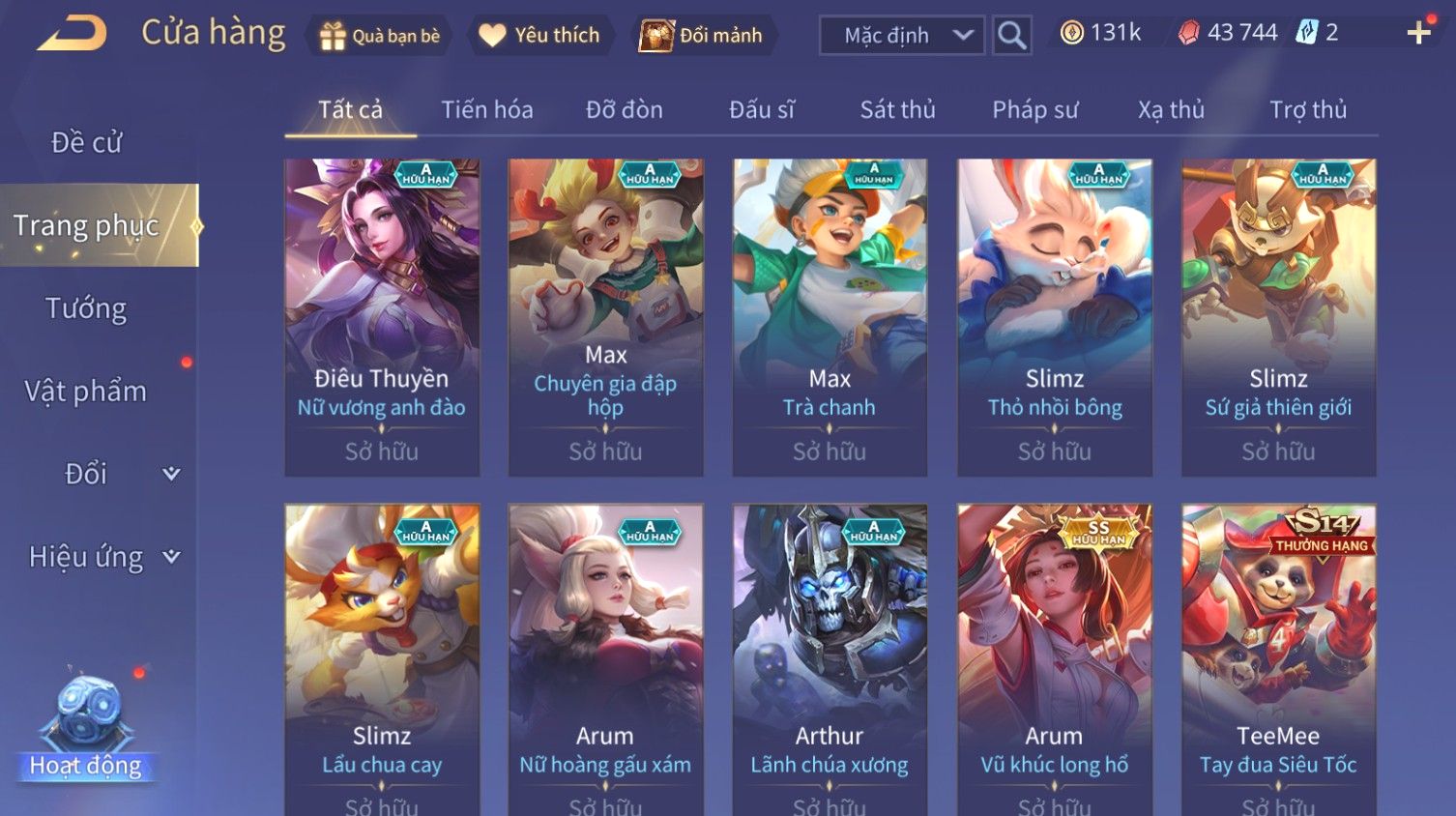
Task: Open Quà bạn bè friend gifts
Action: point(378,36)
